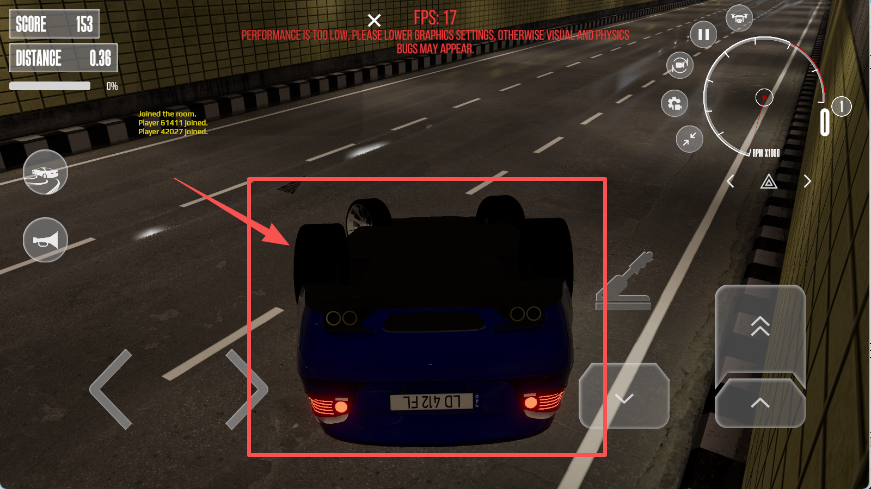Tap the inward arrows minimize icon
This screenshot has width=871, height=489.
[x=689, y=139]
